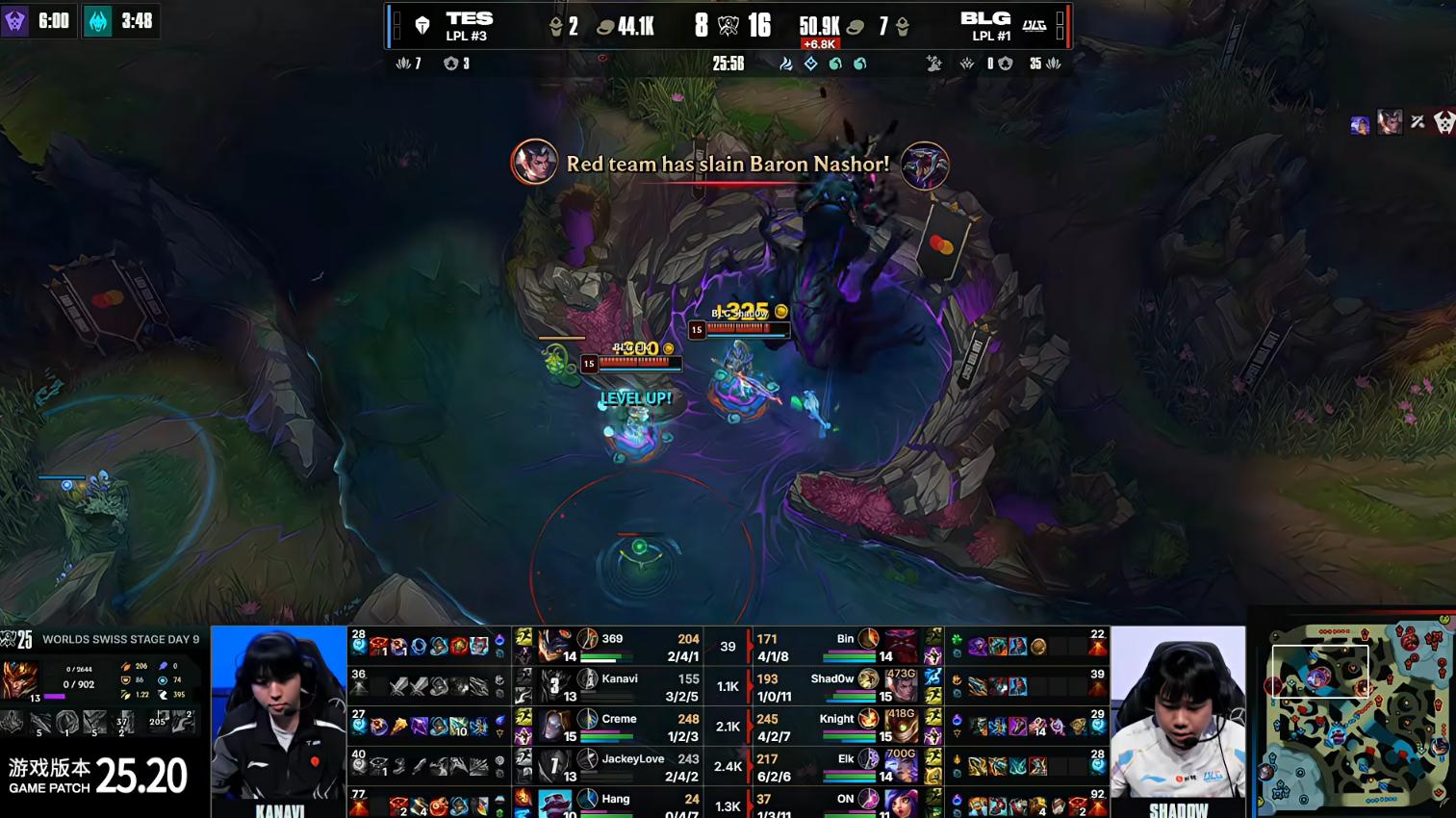Select ON's champion portrait
The height and width of the screenshot is (818, 1456).
click(x=901, y=804)
